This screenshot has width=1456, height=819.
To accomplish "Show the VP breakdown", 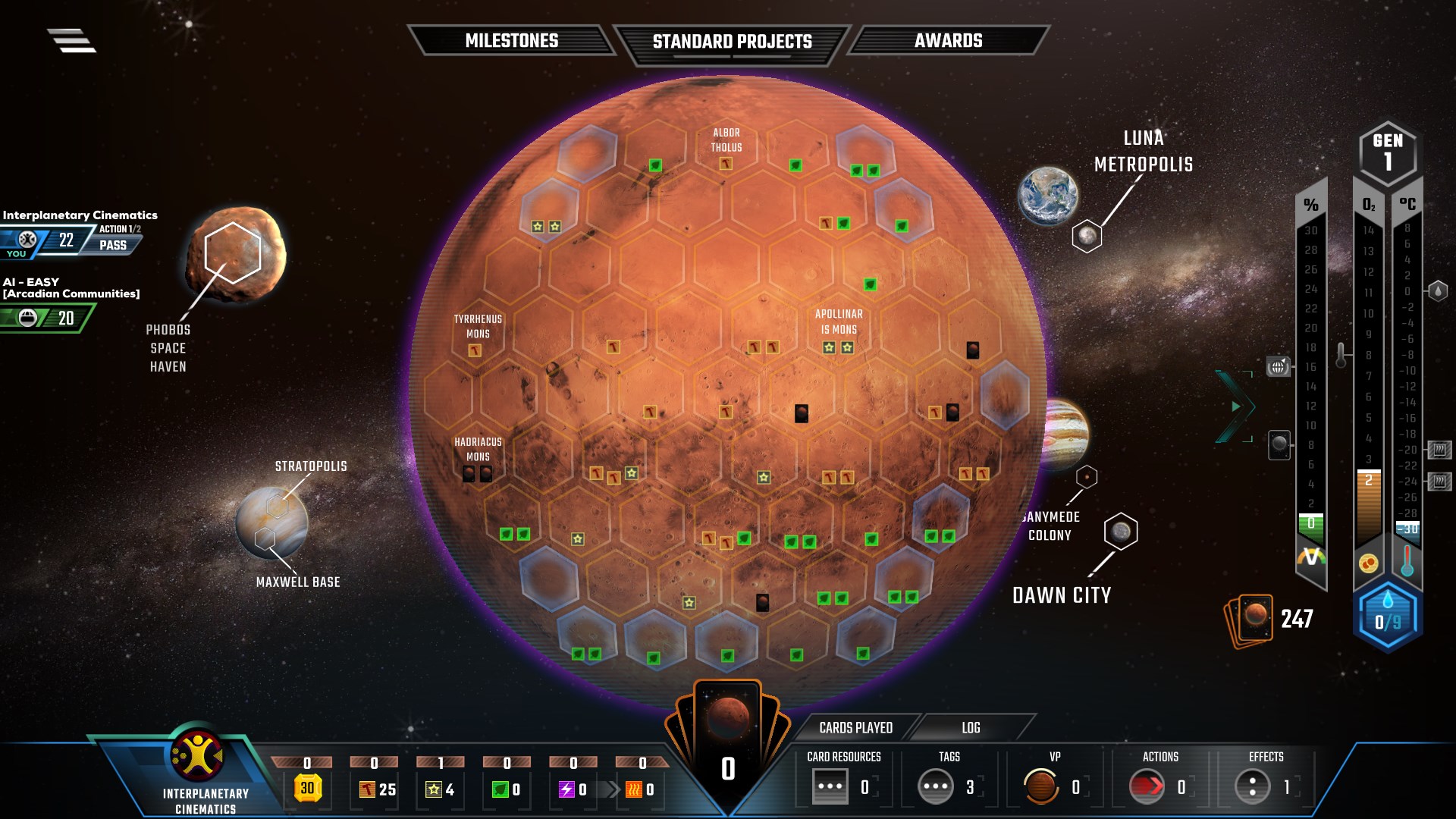I will (1041, 786).
